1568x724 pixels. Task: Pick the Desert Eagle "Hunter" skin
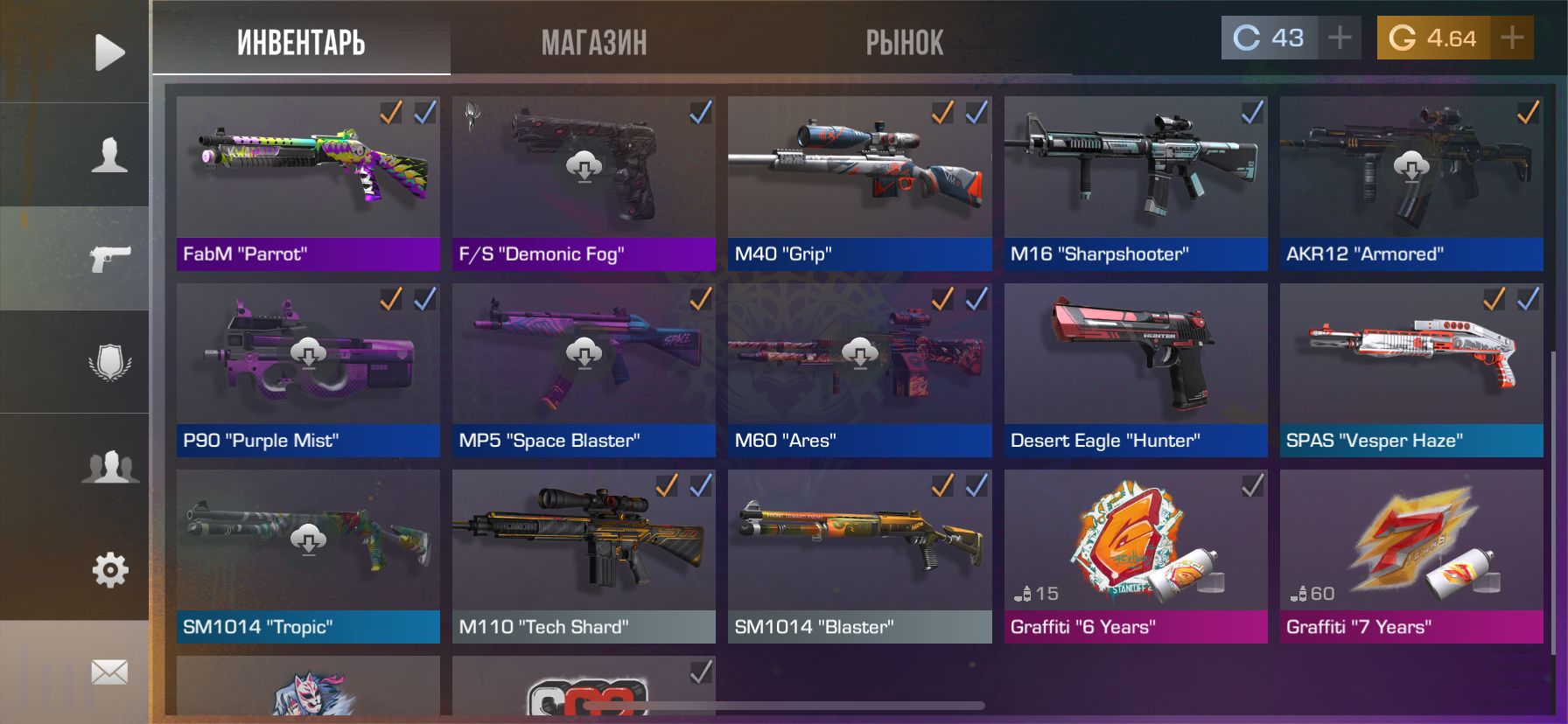pyautogui.click(x=1135, y=370)
